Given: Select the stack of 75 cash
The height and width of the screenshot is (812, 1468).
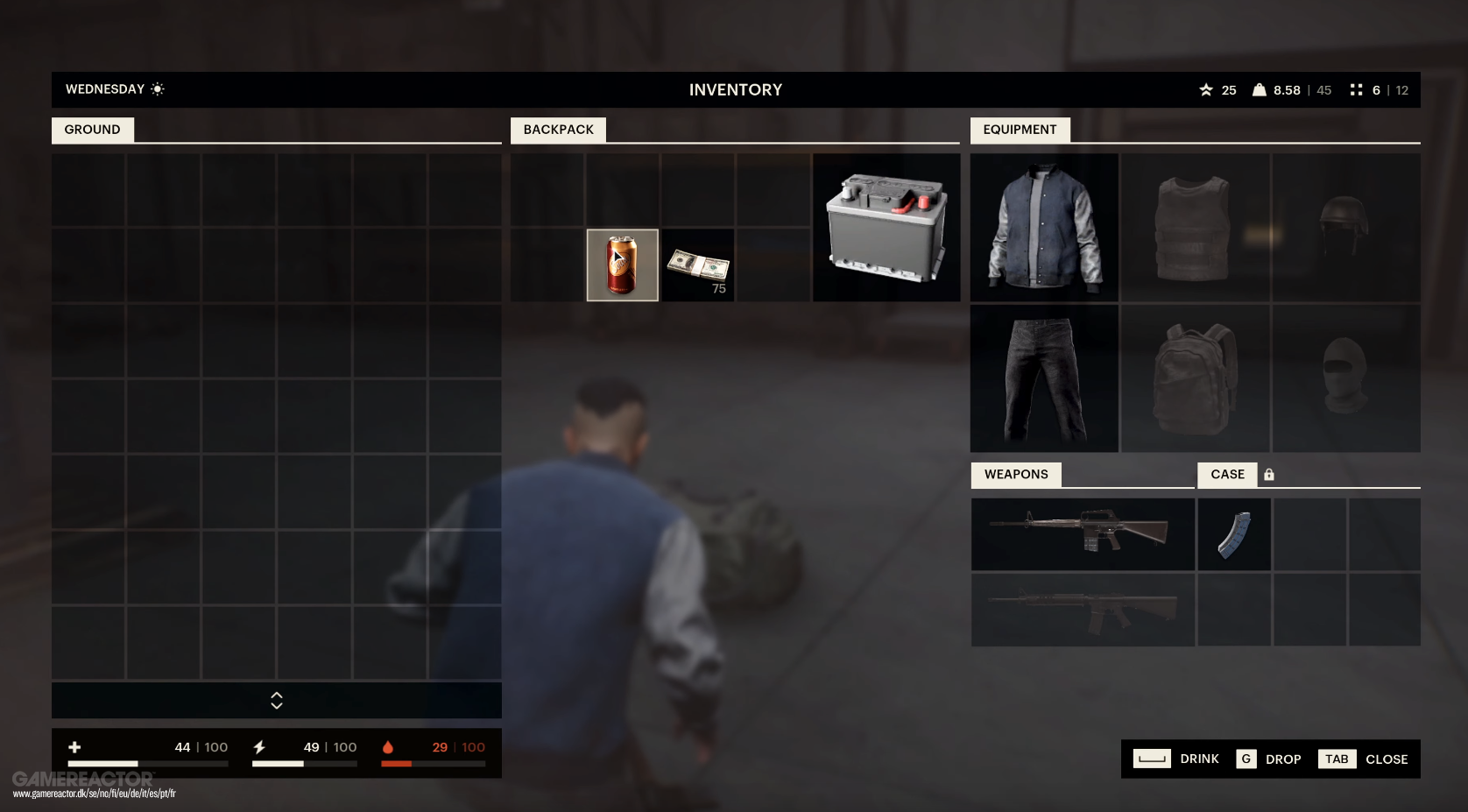Looking at the screenshot, I should [697, 265].
